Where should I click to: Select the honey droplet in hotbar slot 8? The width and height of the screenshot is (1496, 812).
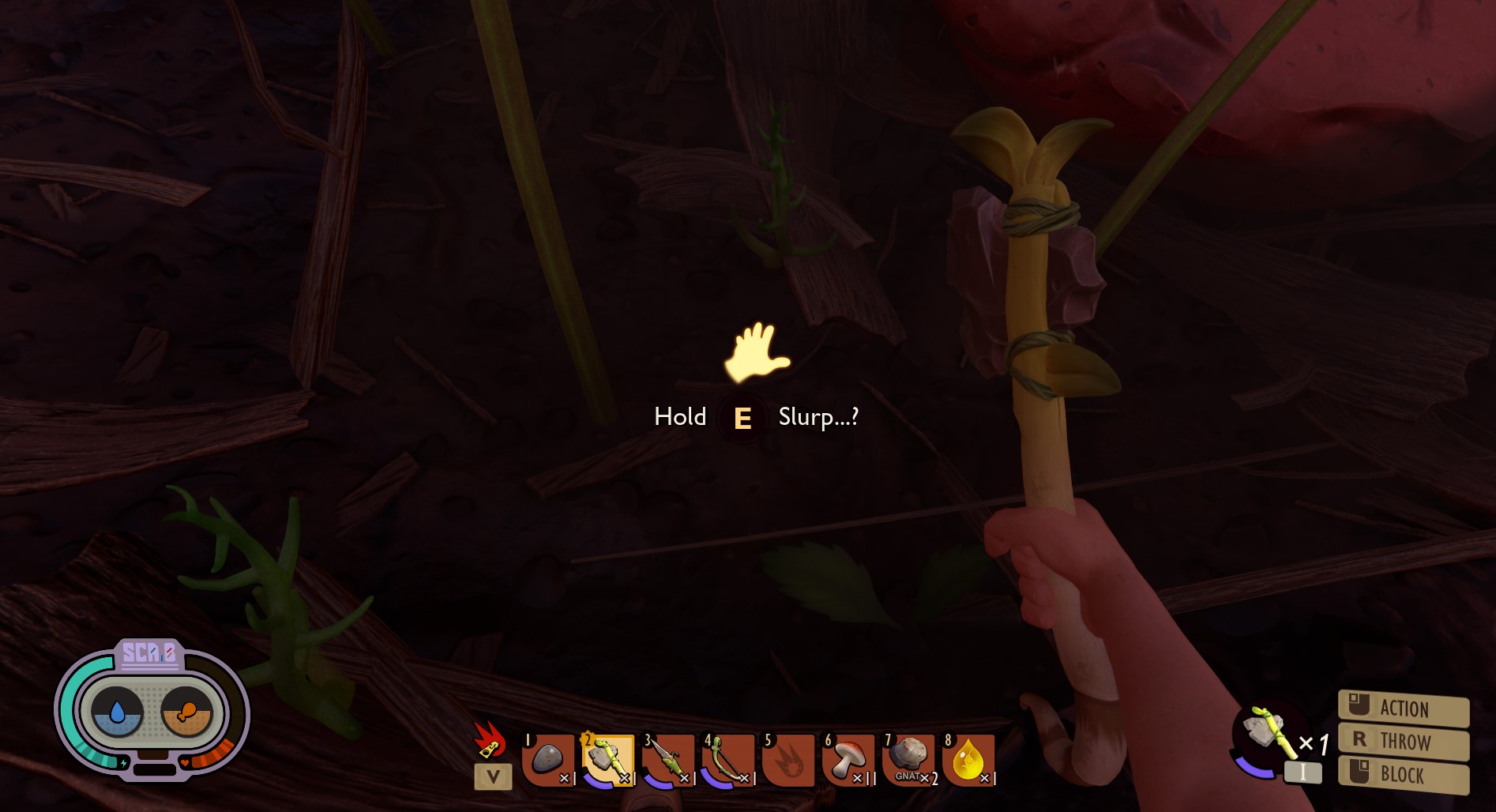point(967,758)
